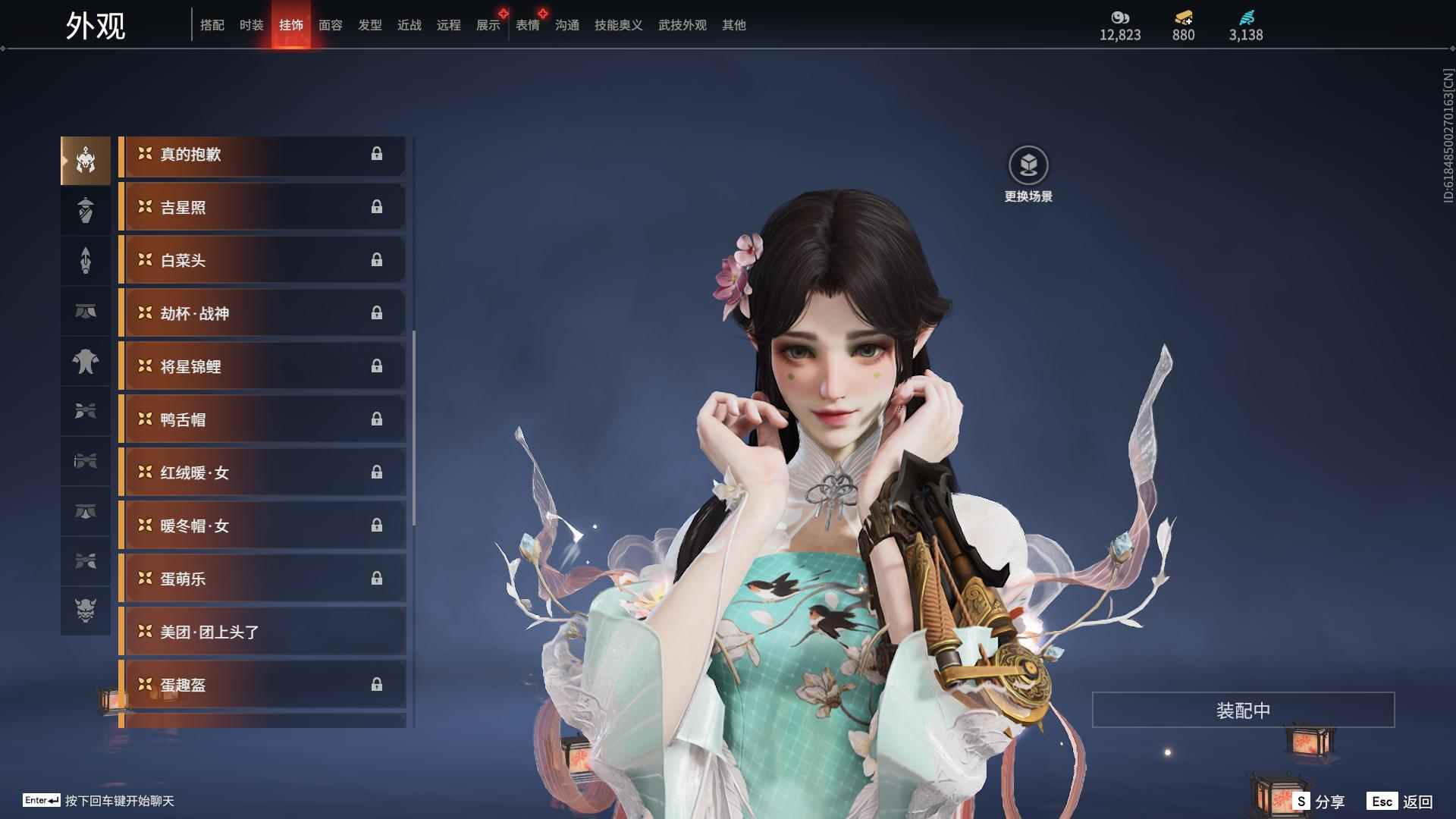Screen dimensions: 1456x819
Task: Select the vase-shaped ornament category icon
Action: [x=86, y=210]
